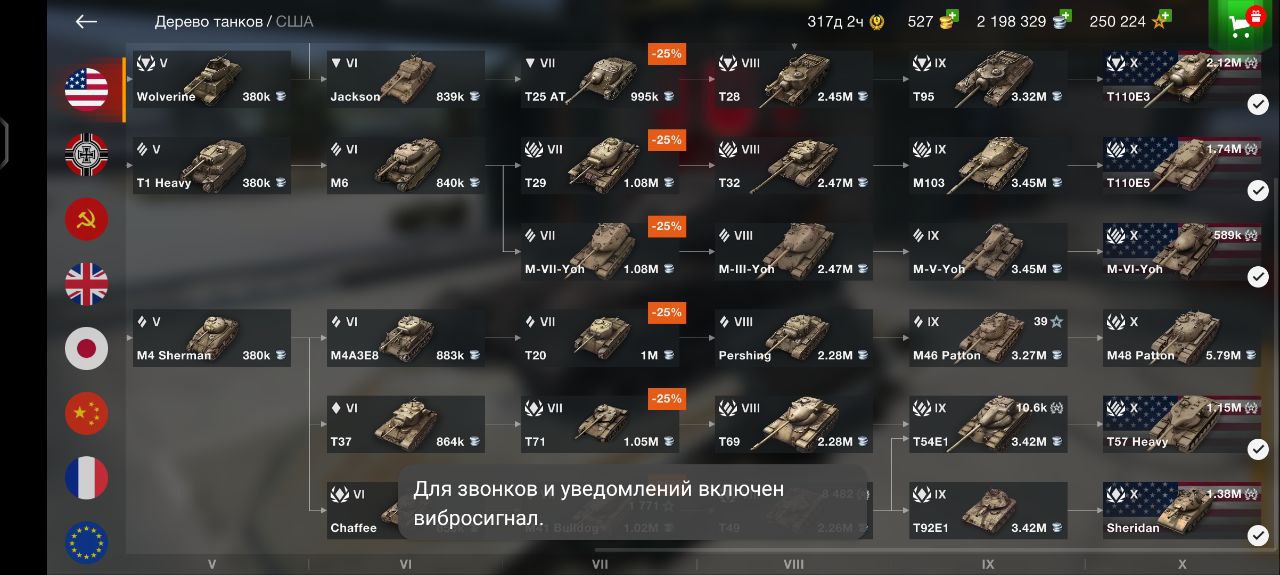Choose the United Kingdom nation flag
The width and height of the screenshot is (1280, 575).
point(87,284)
